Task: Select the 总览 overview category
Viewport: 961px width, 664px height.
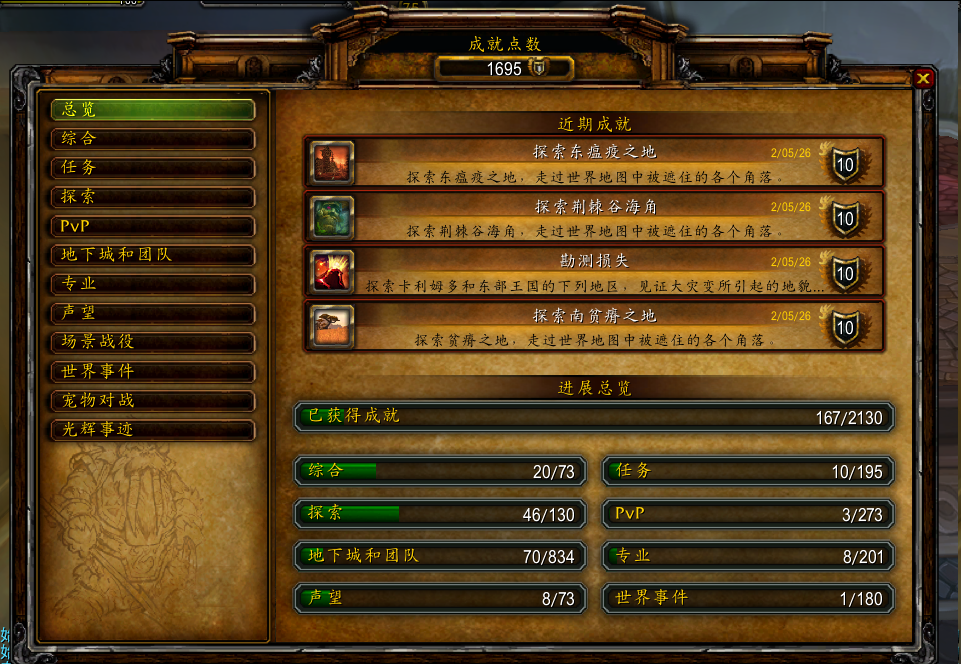Action: (153, 109)
